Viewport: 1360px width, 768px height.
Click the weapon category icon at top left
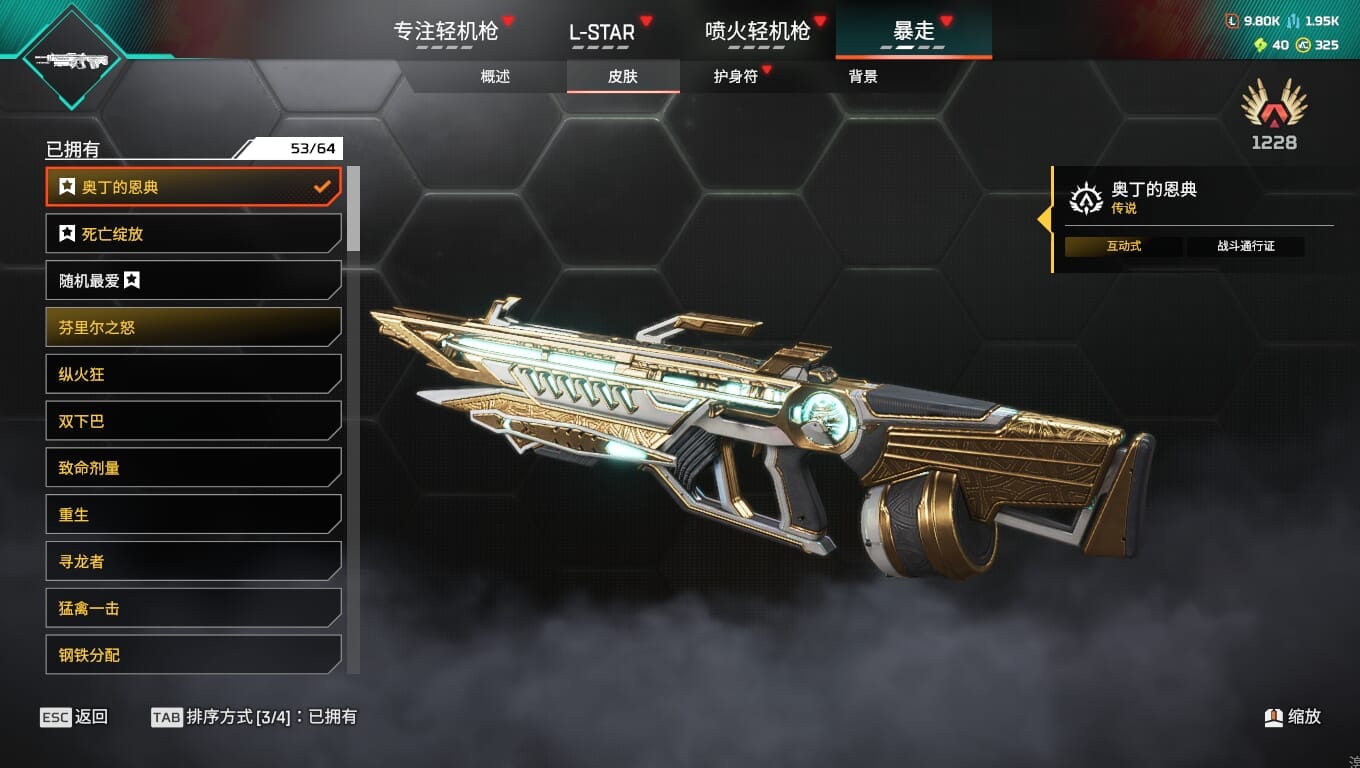coord(70,60)
